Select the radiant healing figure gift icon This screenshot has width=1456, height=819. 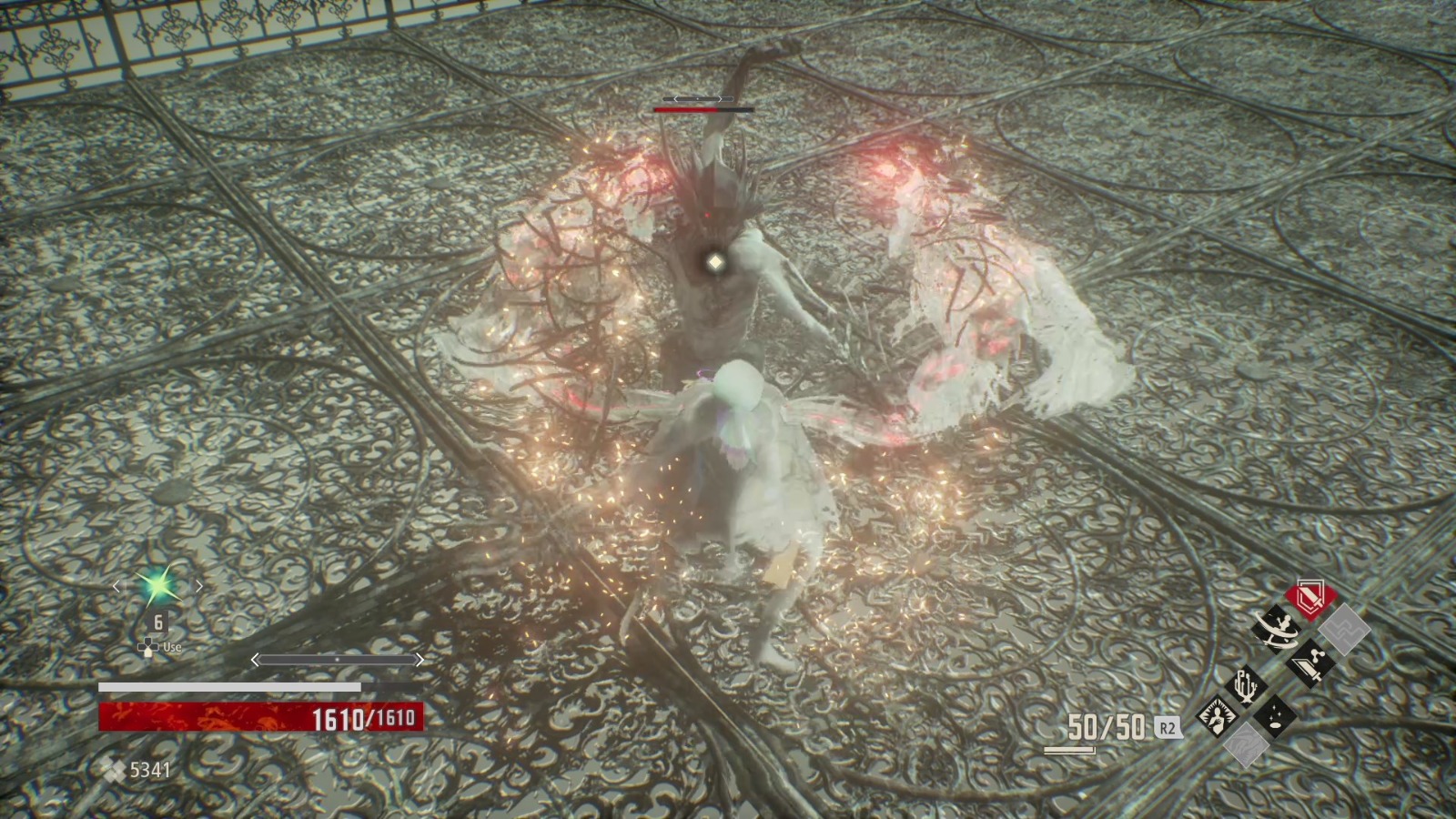pyautogui.click(x=1218, y=719)
